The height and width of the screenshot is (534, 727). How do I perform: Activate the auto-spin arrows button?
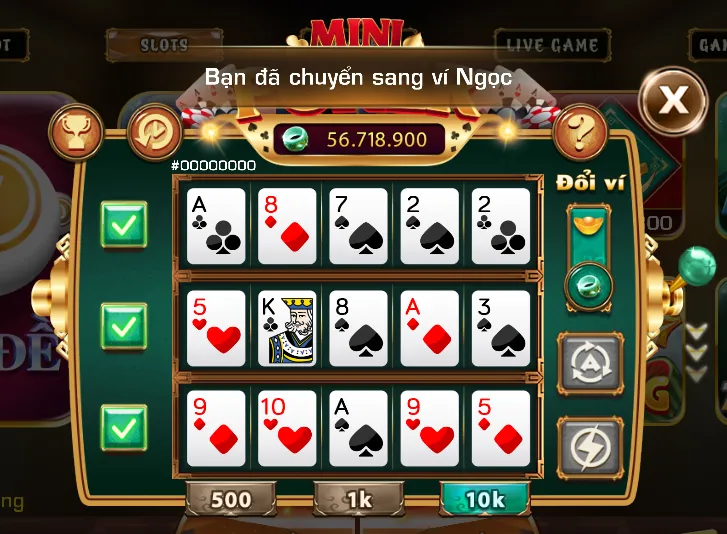click(x=589, y=362)
